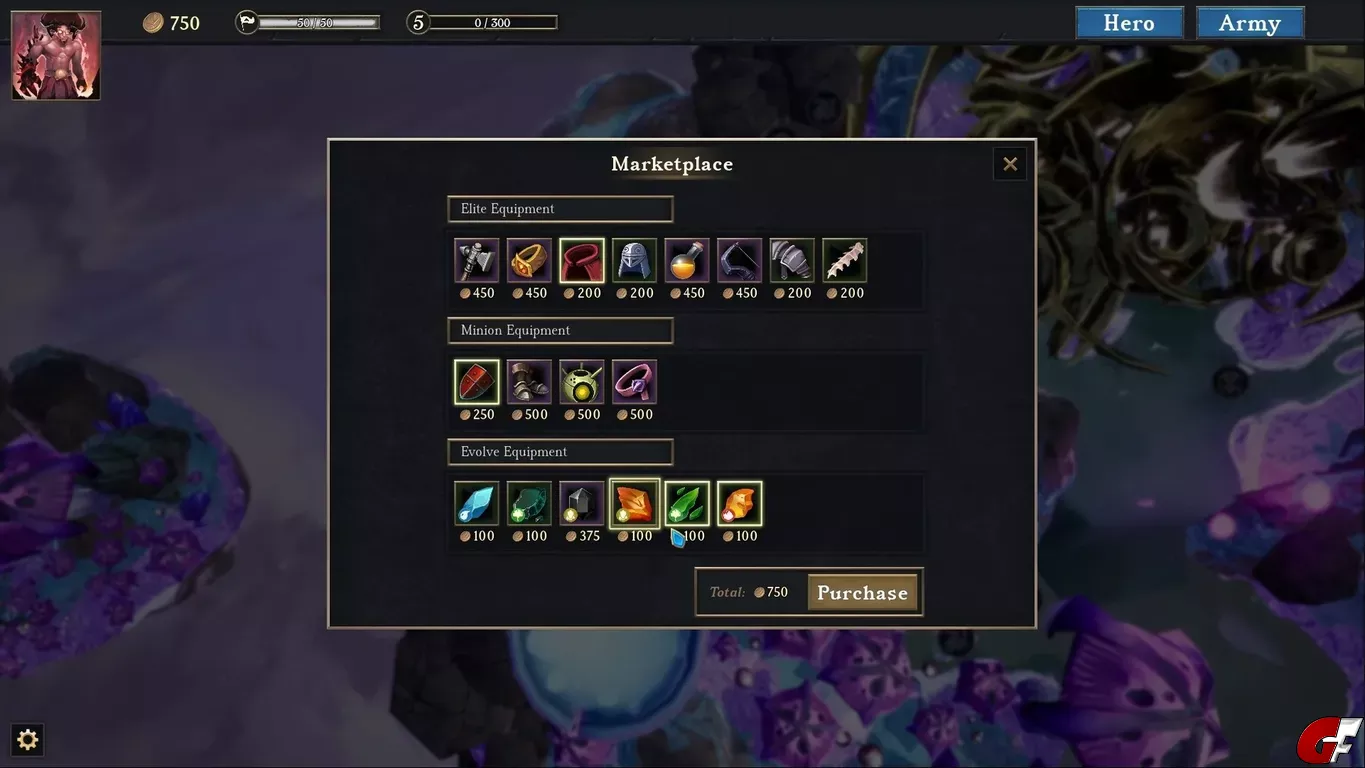The width and height of the screenshot is (1365, 768).
Task: Pick the spiked bone item
Action: pos(844,261)
